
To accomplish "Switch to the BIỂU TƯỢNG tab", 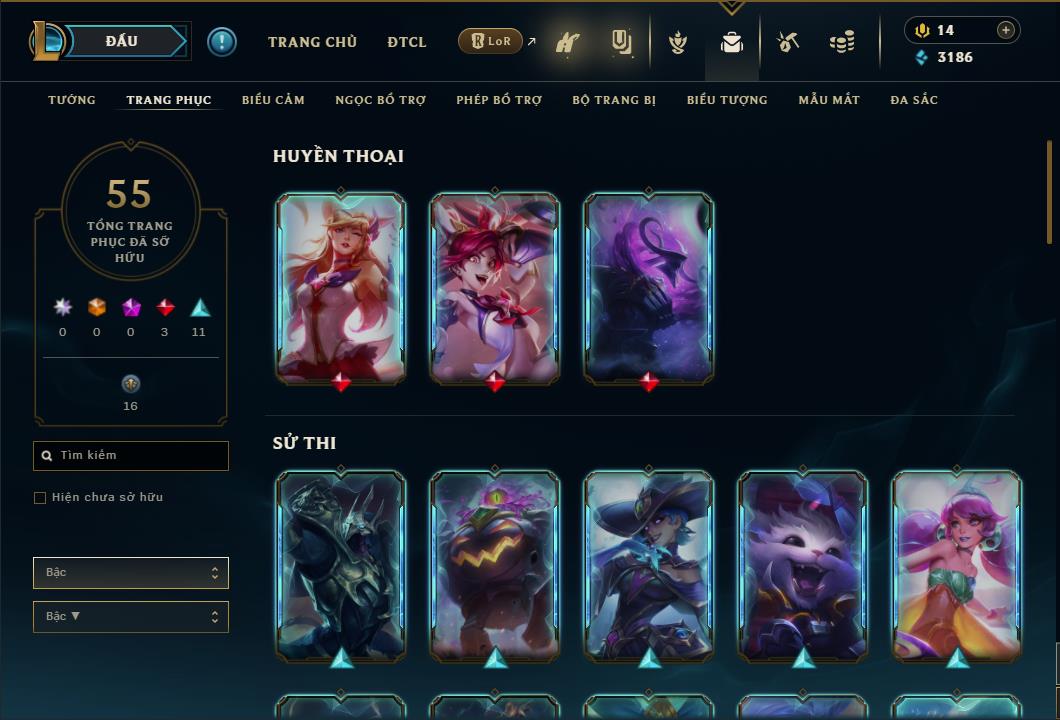I will tap(727, 100).
